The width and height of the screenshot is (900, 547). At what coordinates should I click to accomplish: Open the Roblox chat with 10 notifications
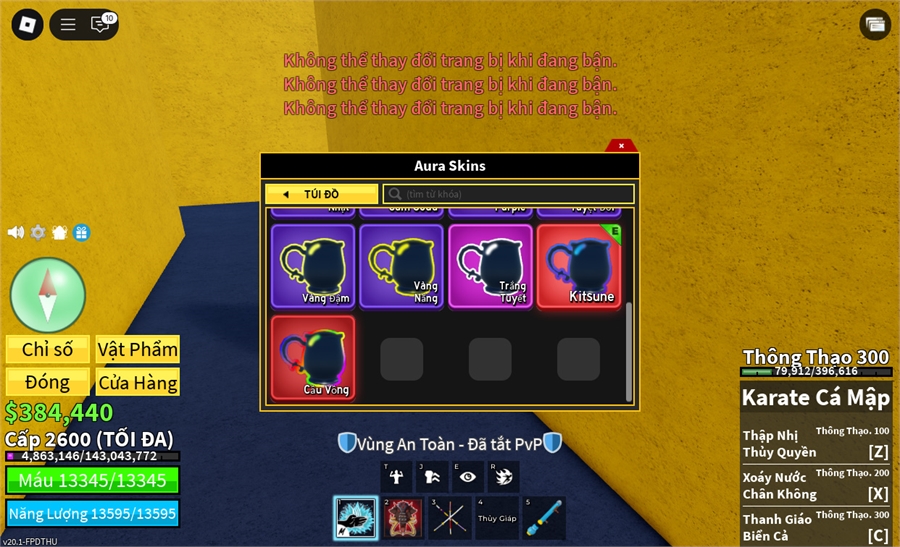[101, 24]
